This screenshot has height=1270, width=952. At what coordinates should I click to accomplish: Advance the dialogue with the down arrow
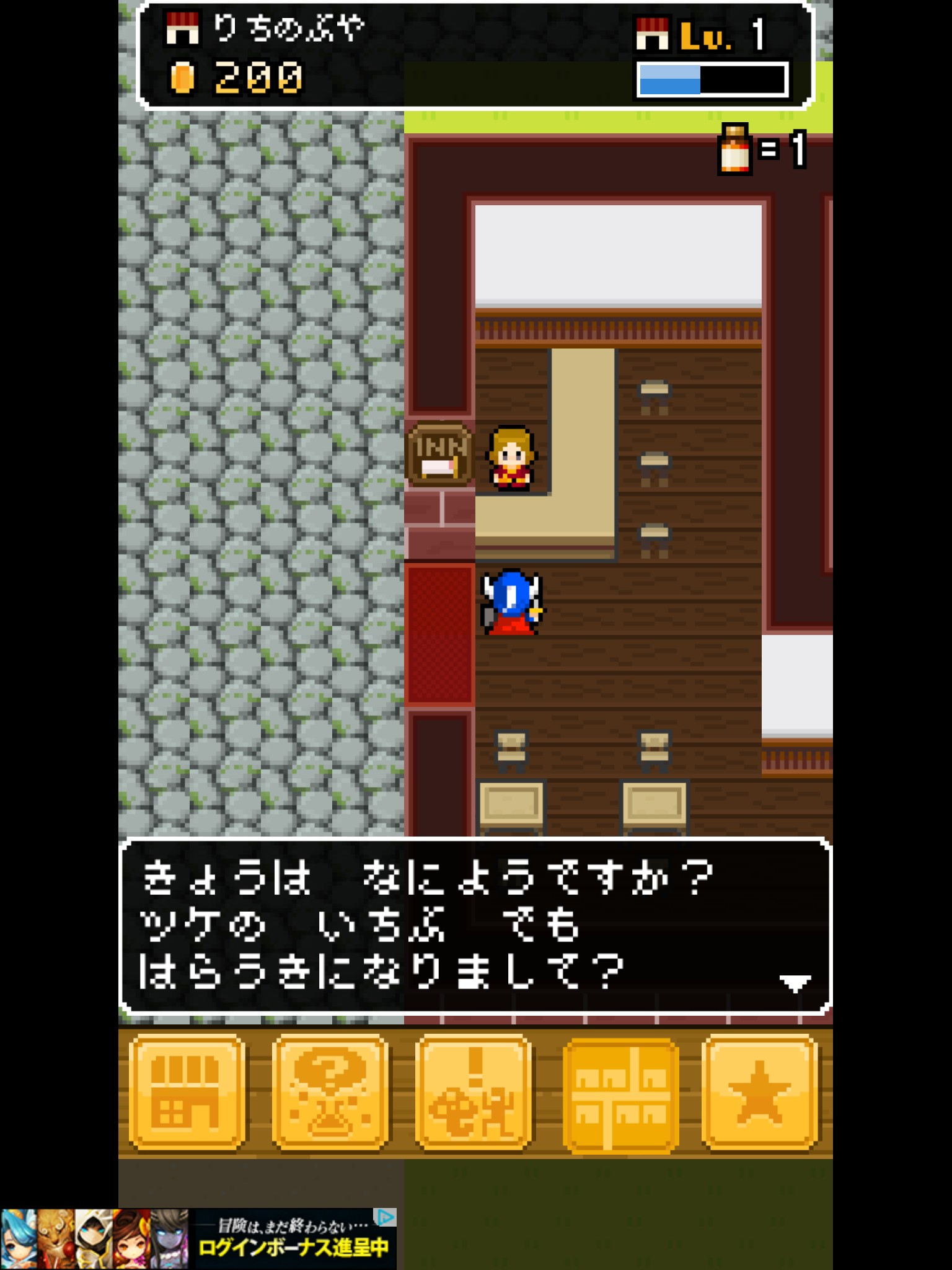click(795, 983)
